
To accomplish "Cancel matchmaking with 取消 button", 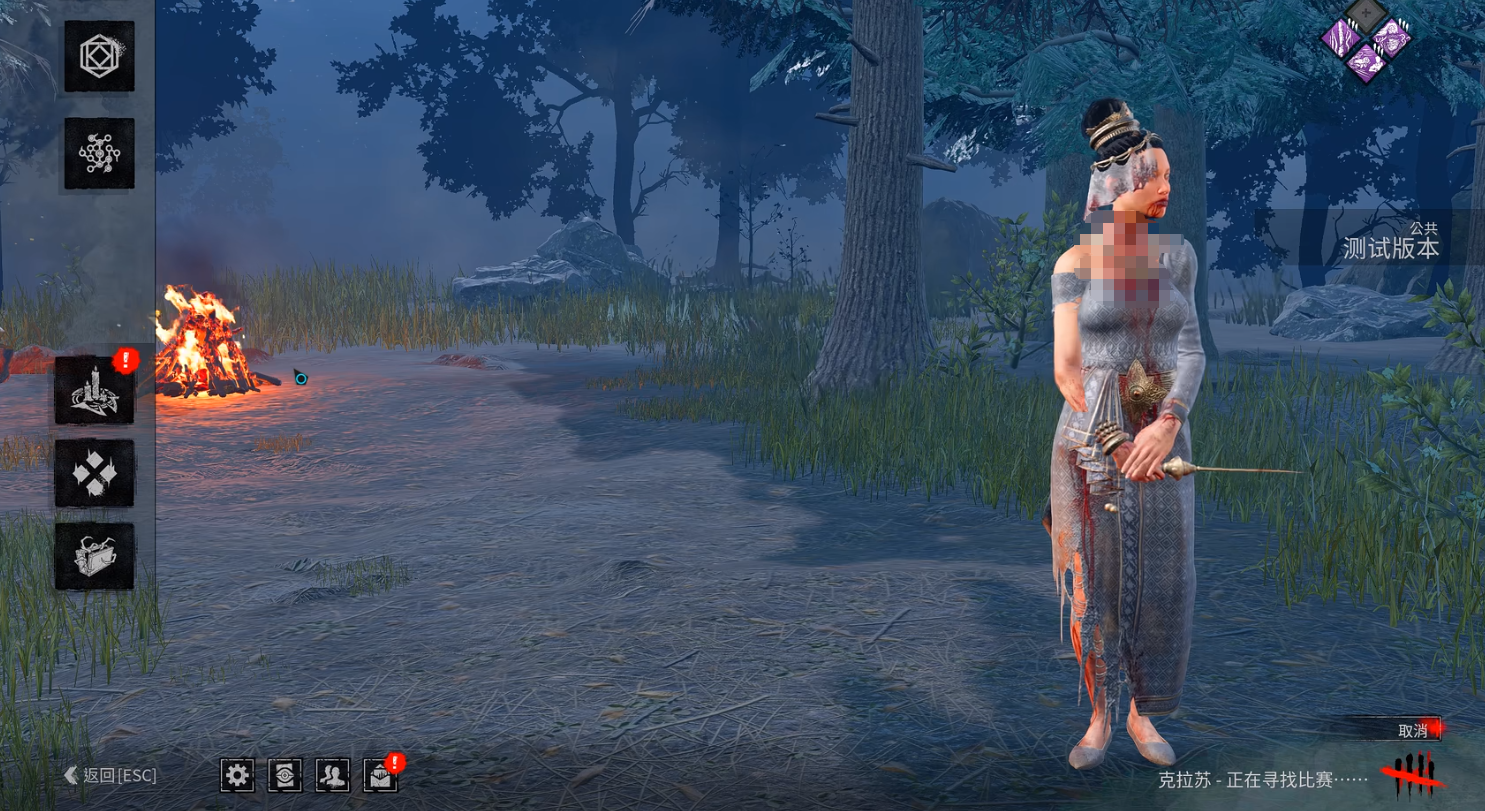I will [x=1413, y=730].
